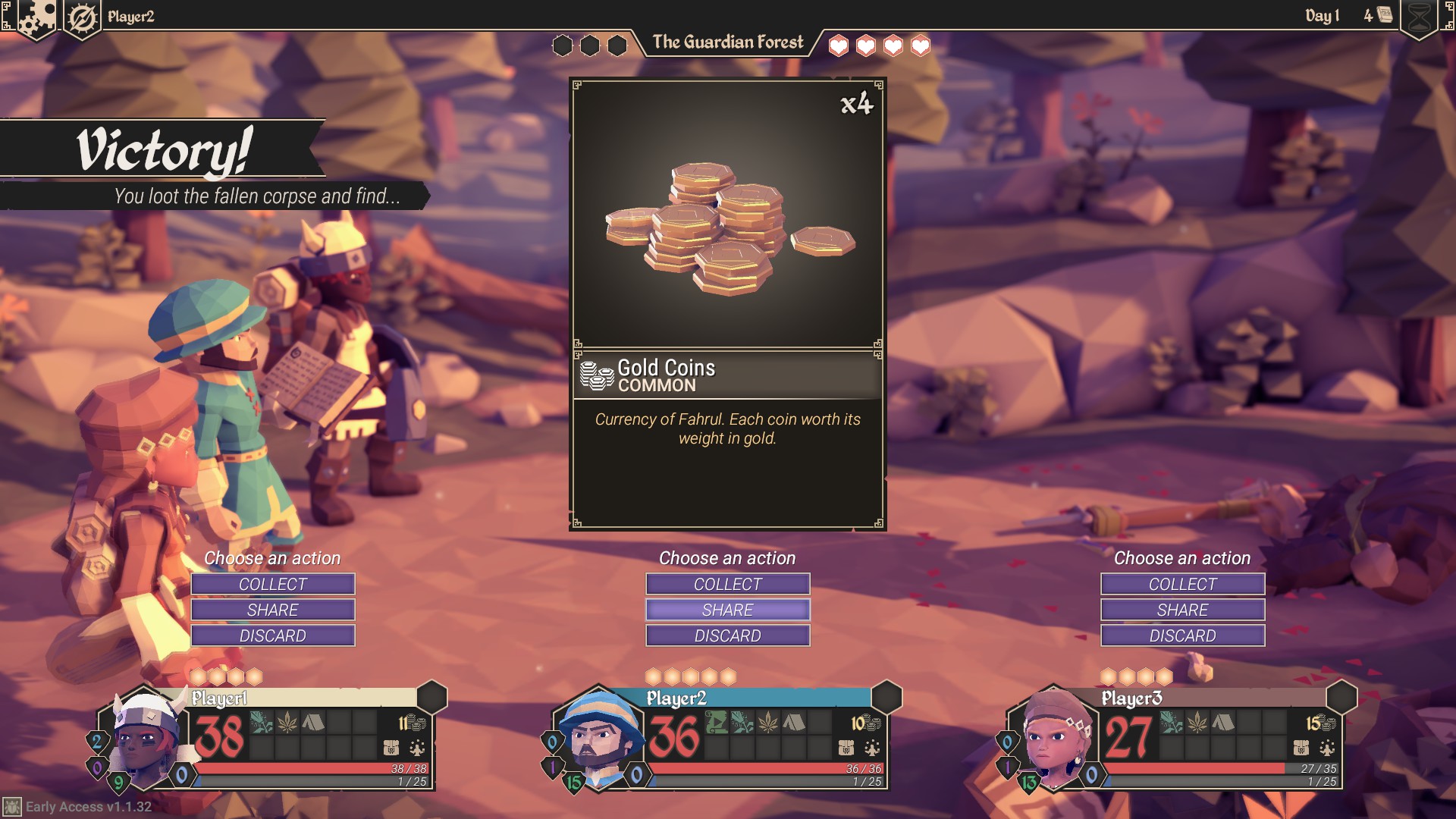This screenshot has height=819, width=1456.
Task: Open Player1's backpack inventory
Action: 391,748
